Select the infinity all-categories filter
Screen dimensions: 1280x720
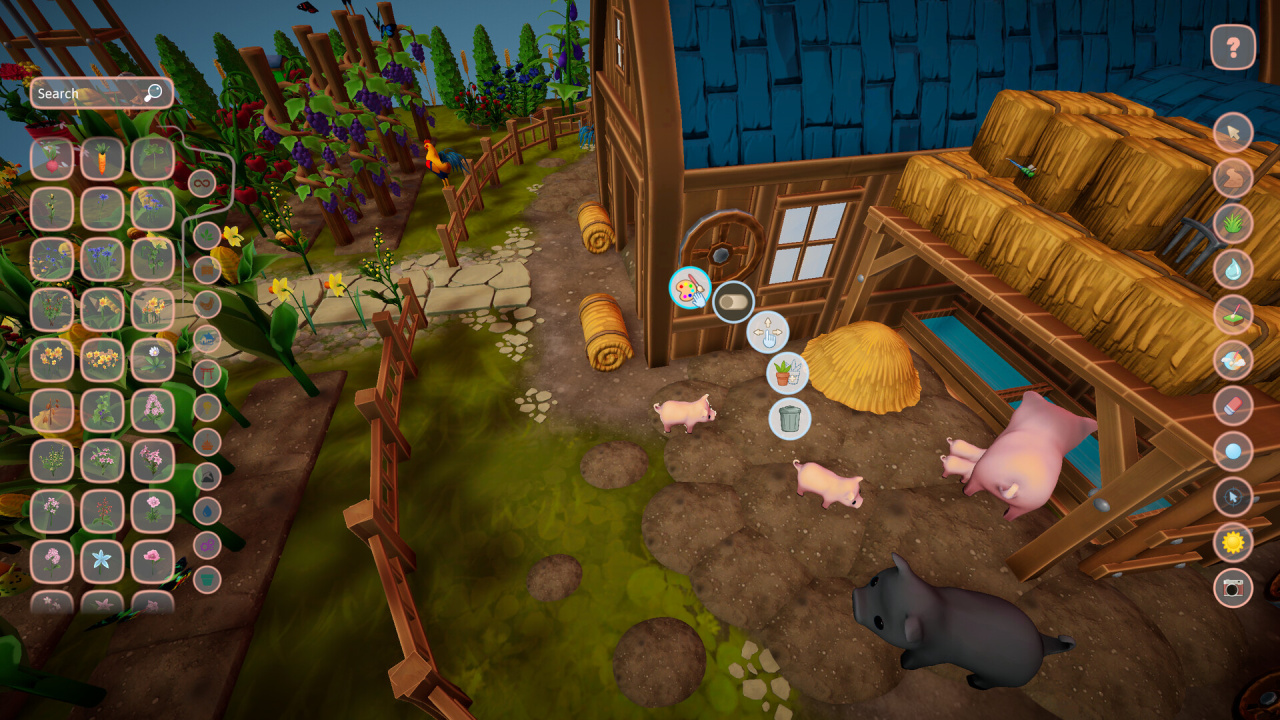[x=202, y=183]
